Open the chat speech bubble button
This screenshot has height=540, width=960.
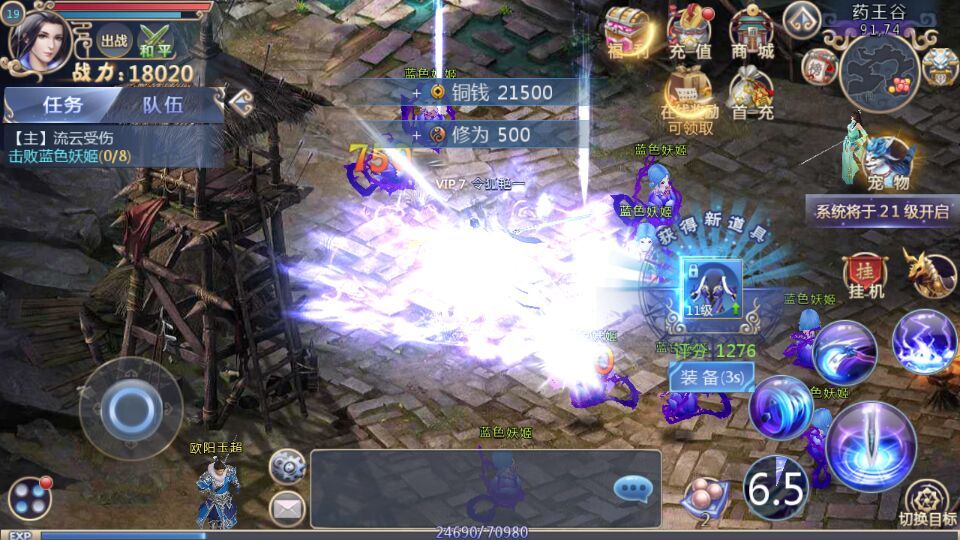point(632,488)
